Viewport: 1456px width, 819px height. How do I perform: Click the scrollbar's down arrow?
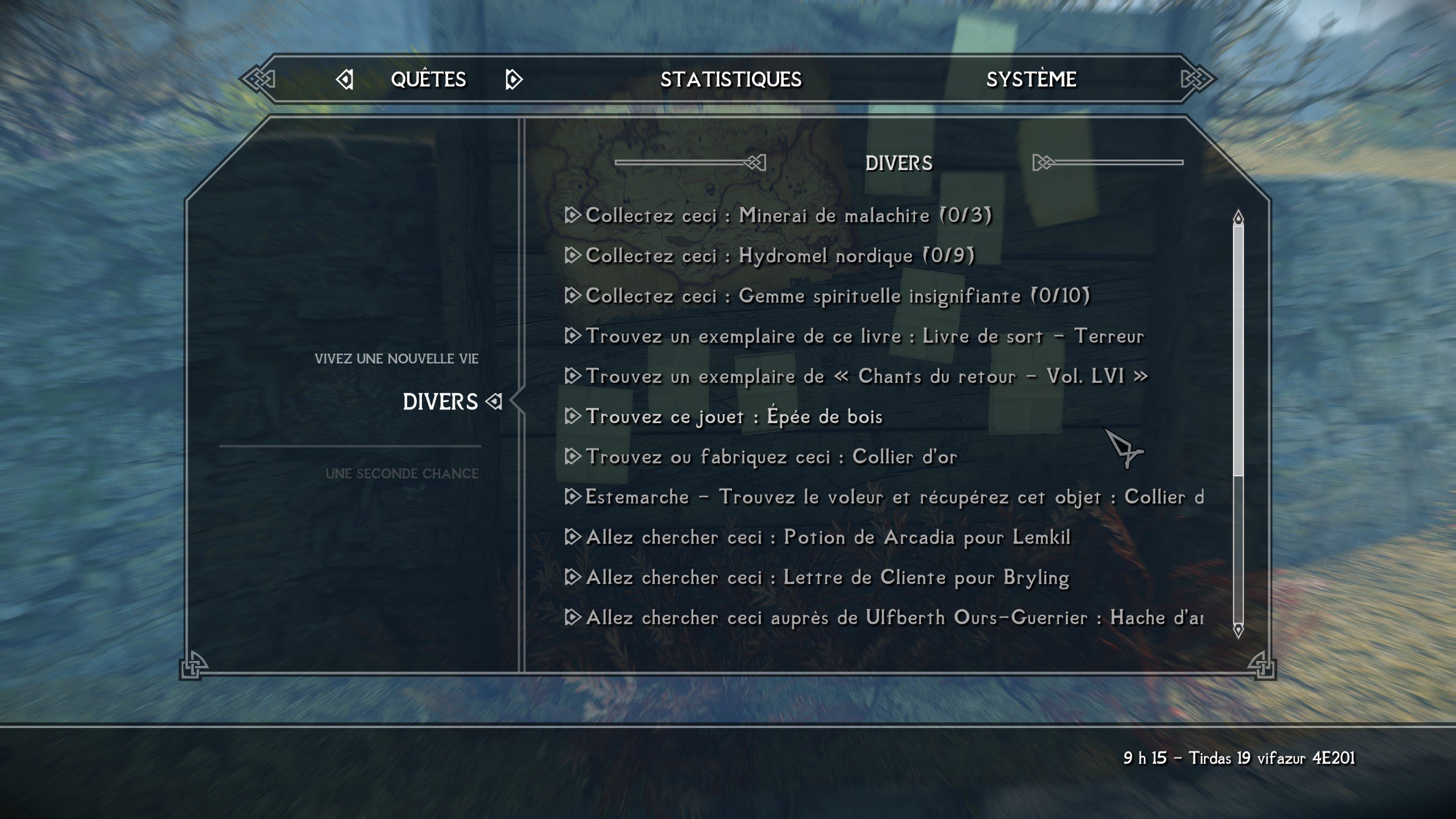coord(1238,630)
